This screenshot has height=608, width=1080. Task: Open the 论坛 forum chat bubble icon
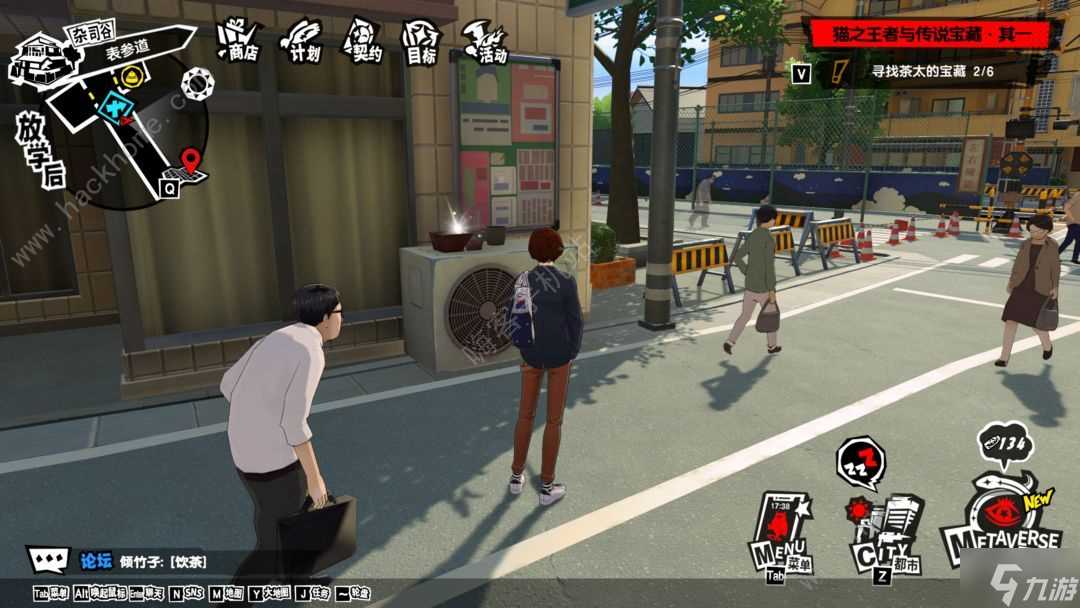click(48, 559)
